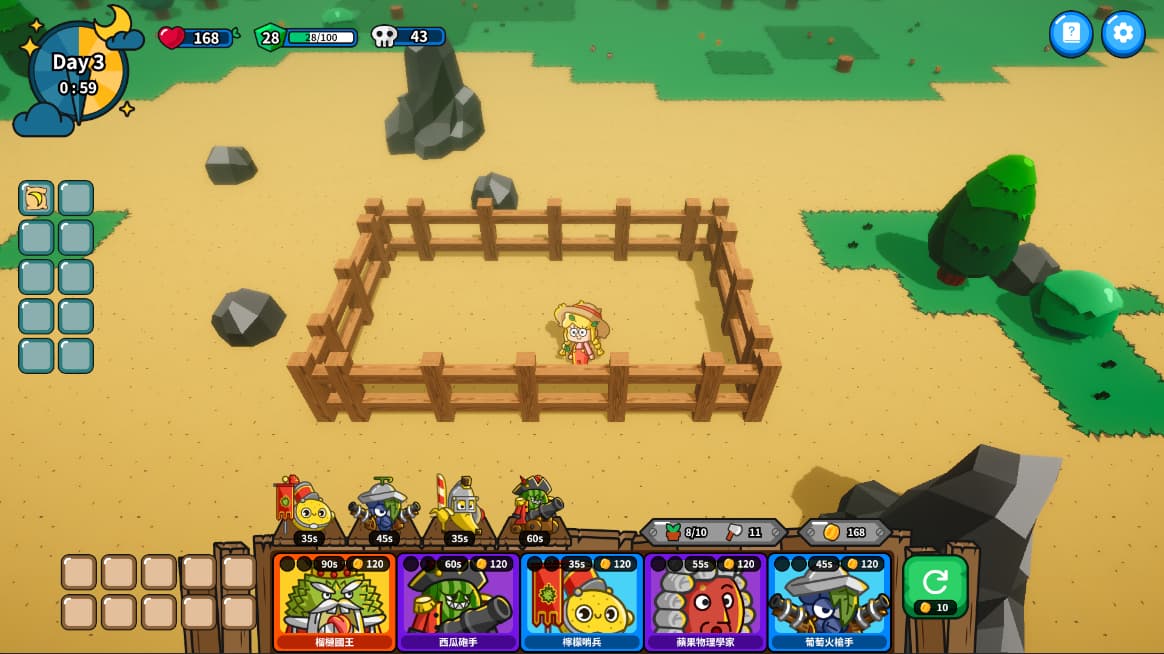Select the banana item in the inventory slot
This screenshot has width=1164, height=654.
click(x=36, y=198)
